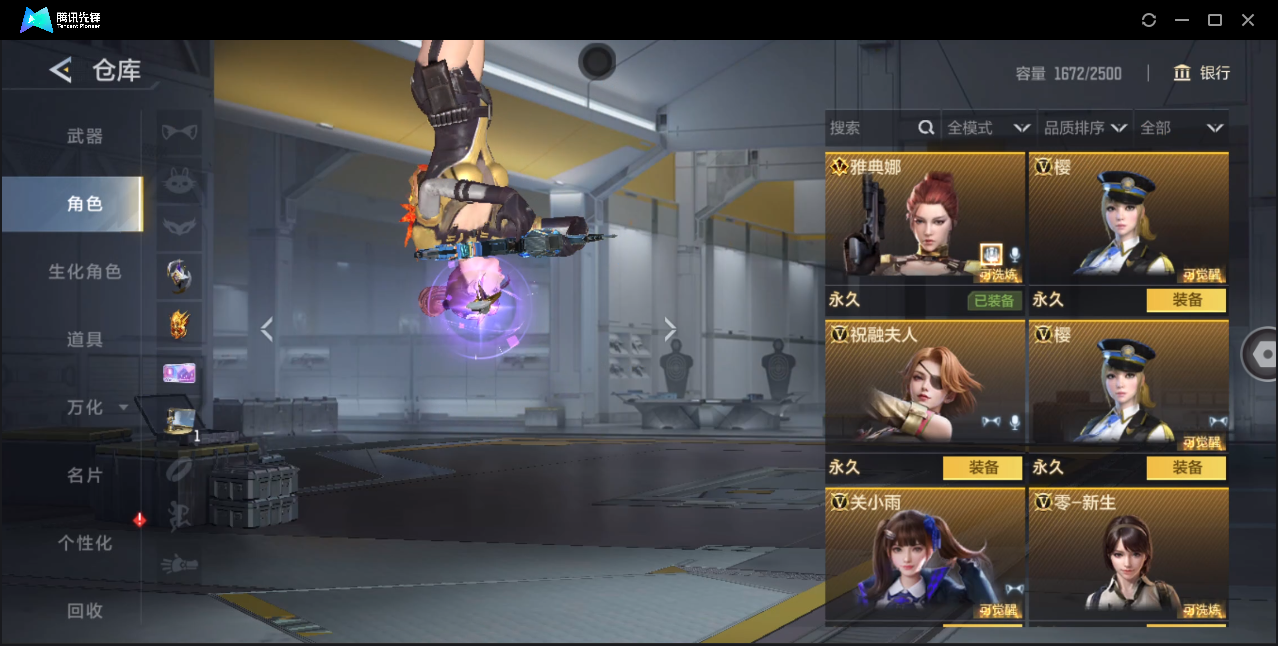Equip the 祝融夫人 character
This screenshot has width=1278, height=646.
982,468
